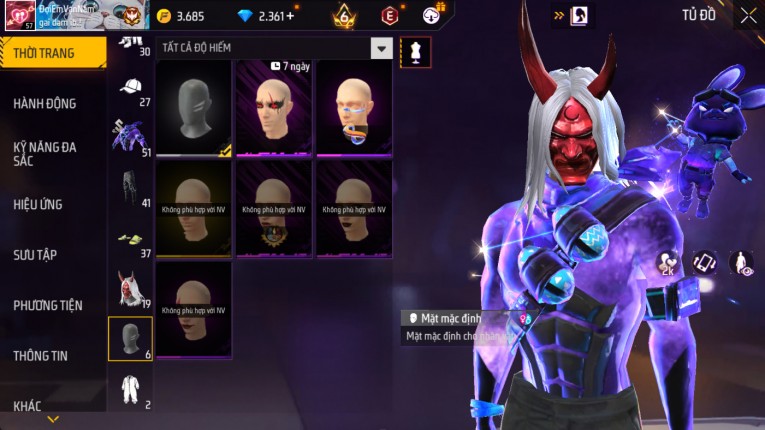Go to the Sưu Tập tab
The width and height of the screenshot is (765, 430).
[36, 254]
